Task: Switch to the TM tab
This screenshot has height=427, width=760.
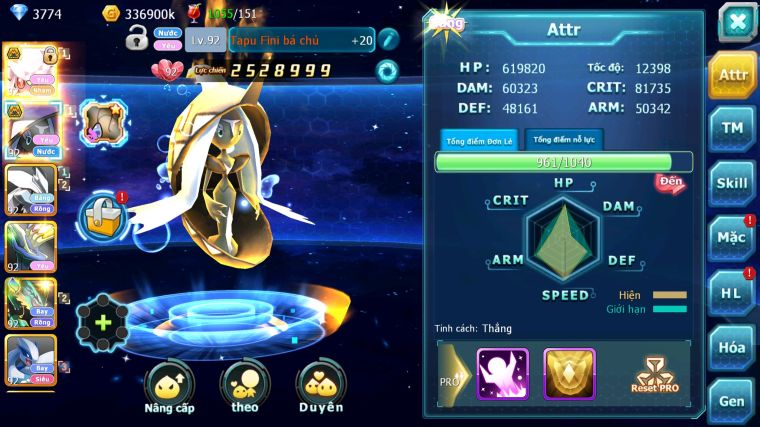Action: coord(732,127)
